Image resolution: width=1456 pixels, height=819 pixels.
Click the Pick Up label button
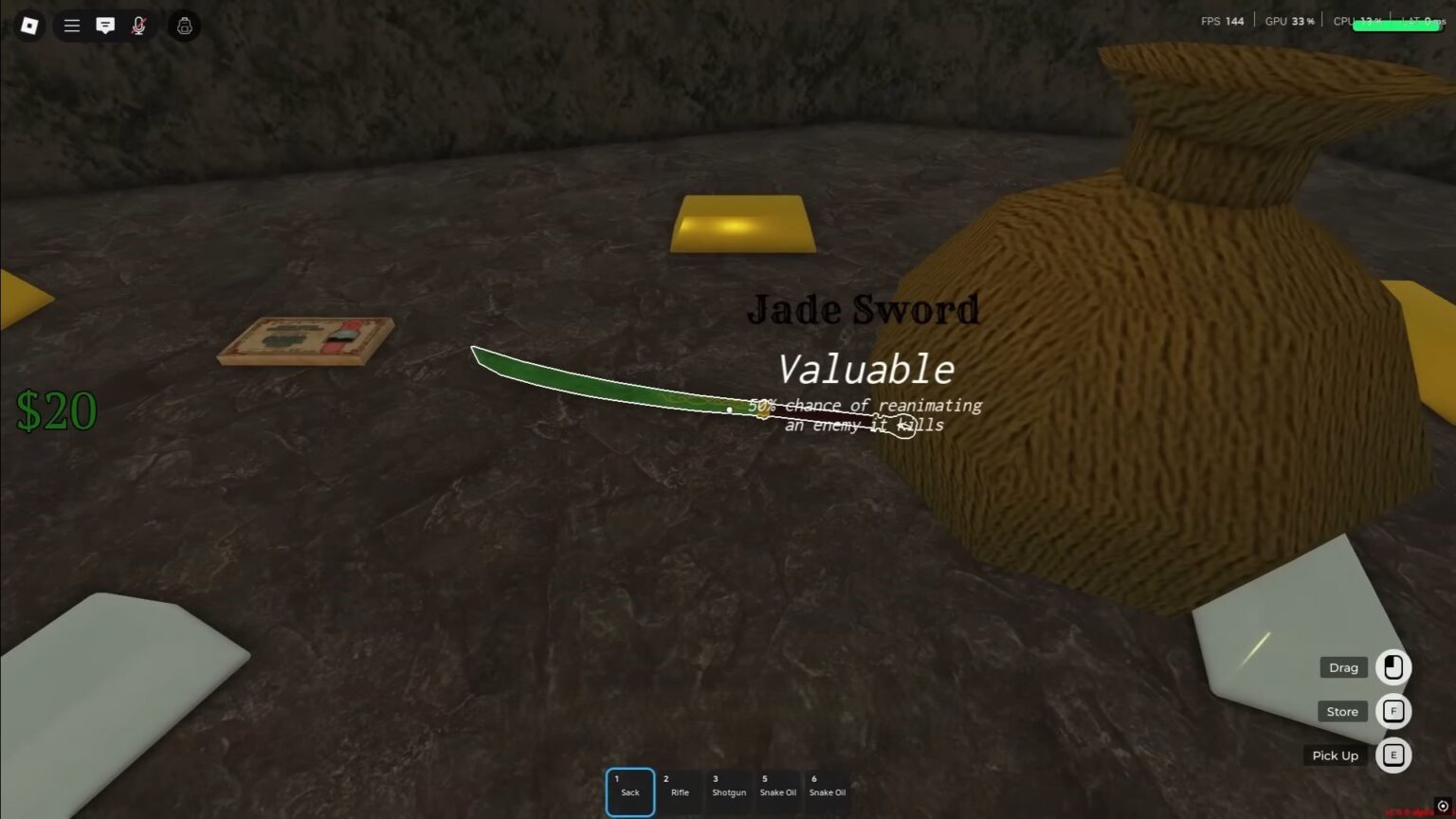tap(1335, 755)
